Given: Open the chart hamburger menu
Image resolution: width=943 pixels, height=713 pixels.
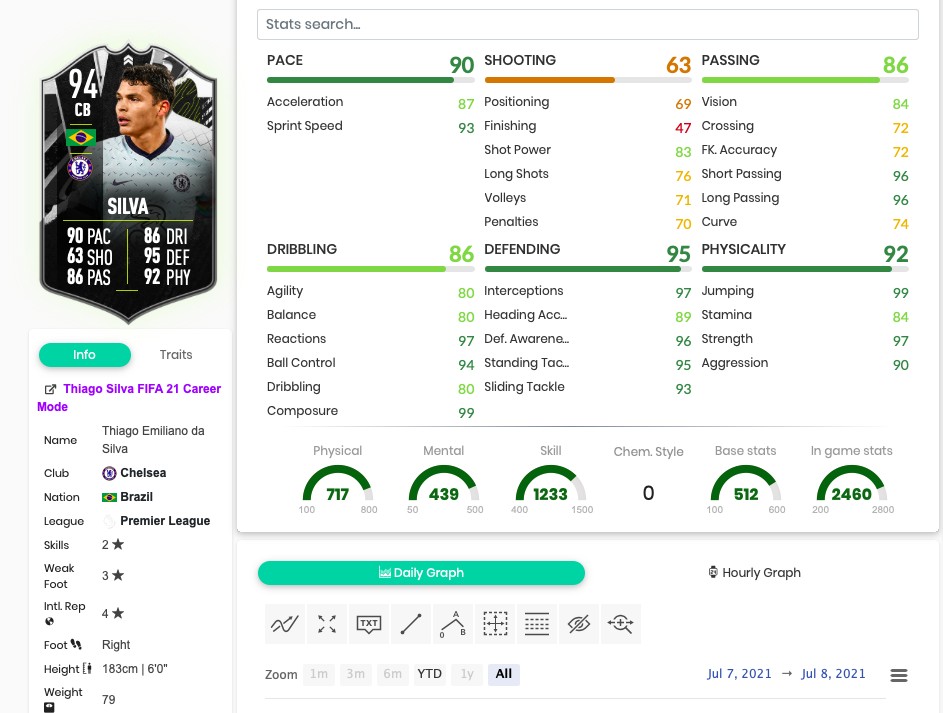Looking at the screenshot, I should [x=899, y=676].
